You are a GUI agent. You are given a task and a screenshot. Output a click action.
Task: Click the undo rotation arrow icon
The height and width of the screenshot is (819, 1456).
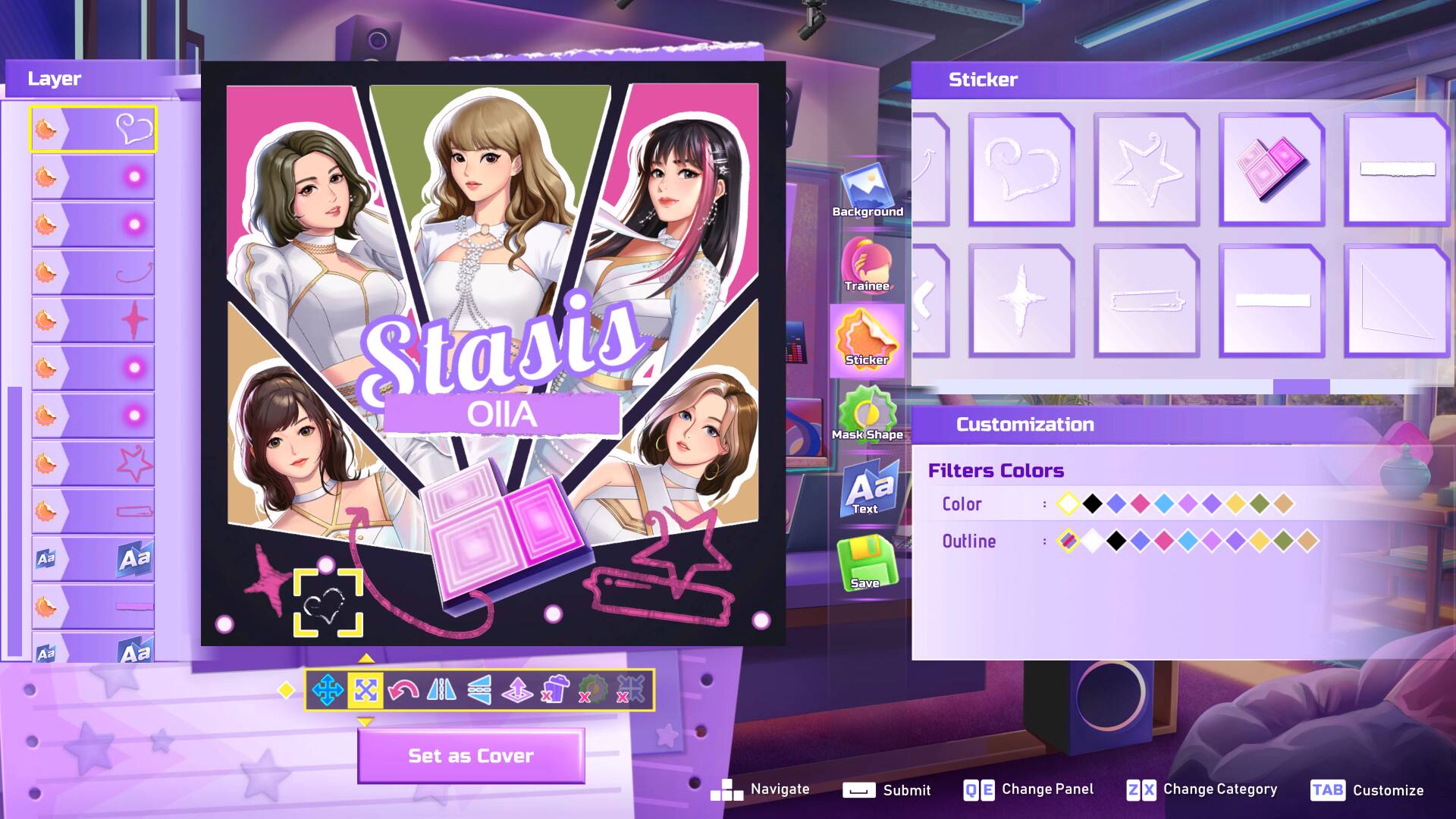point(404,691)
